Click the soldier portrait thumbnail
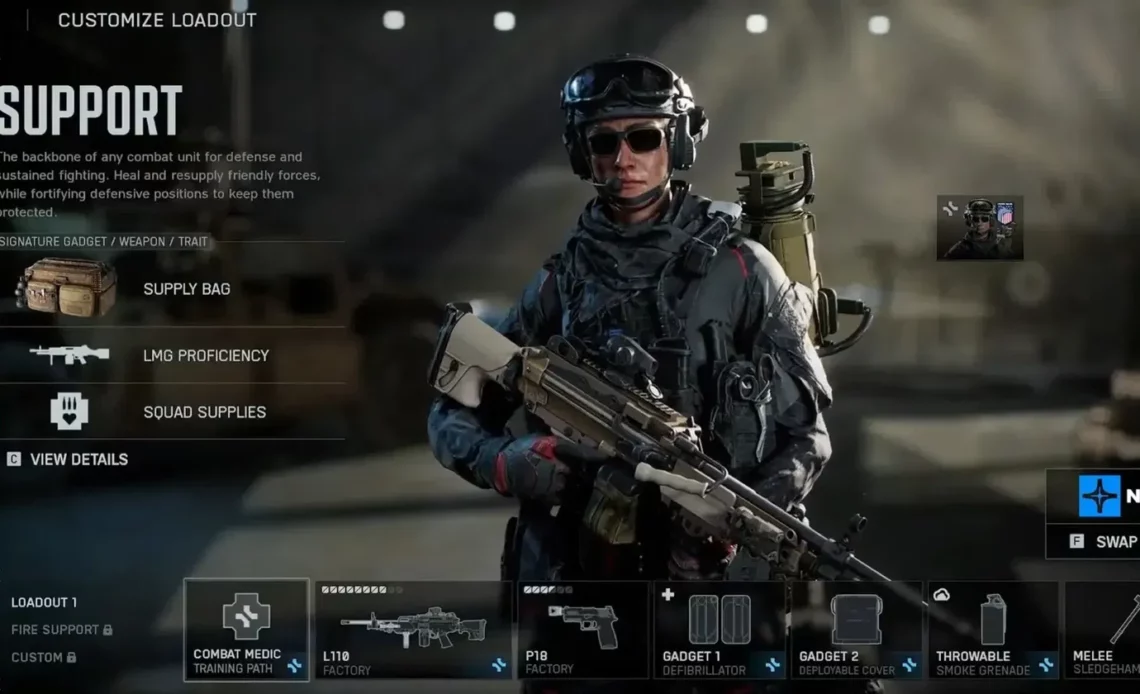Screen dimensions: 1140x694 tap(979, 227)
